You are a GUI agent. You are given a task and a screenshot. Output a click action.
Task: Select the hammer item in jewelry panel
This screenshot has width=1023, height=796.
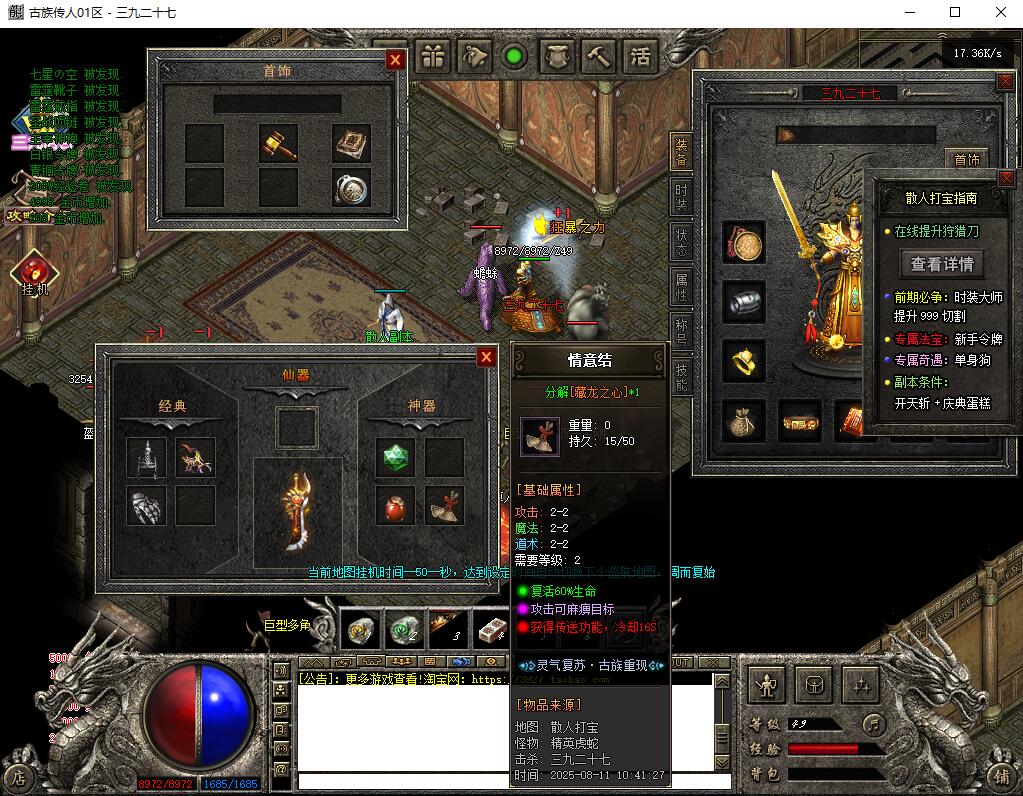278,143
